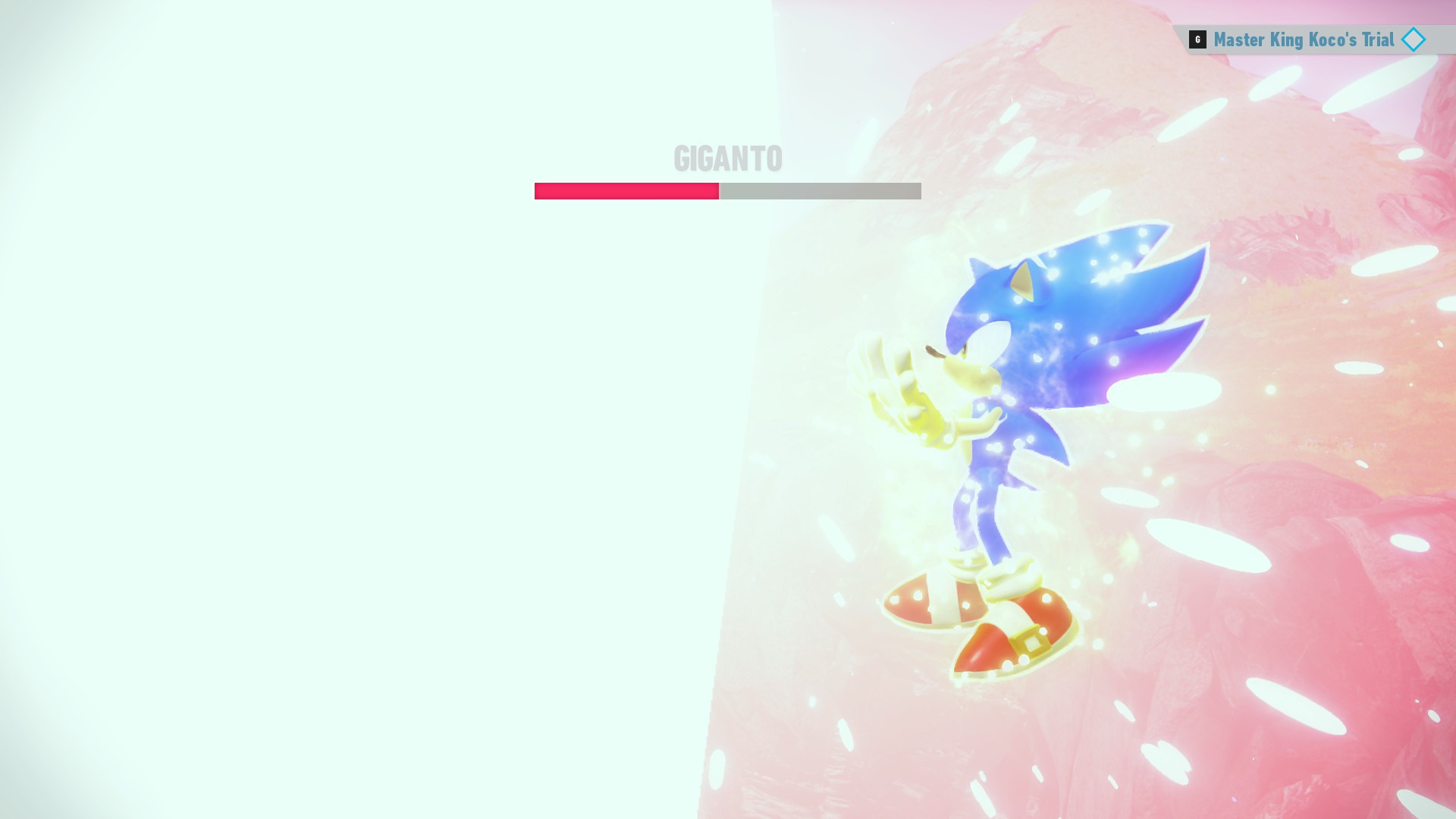Click the gray depleted section of the health bar
This screenshot has height=819, width=1456.
pyautogui.click(x=819, y=192)
